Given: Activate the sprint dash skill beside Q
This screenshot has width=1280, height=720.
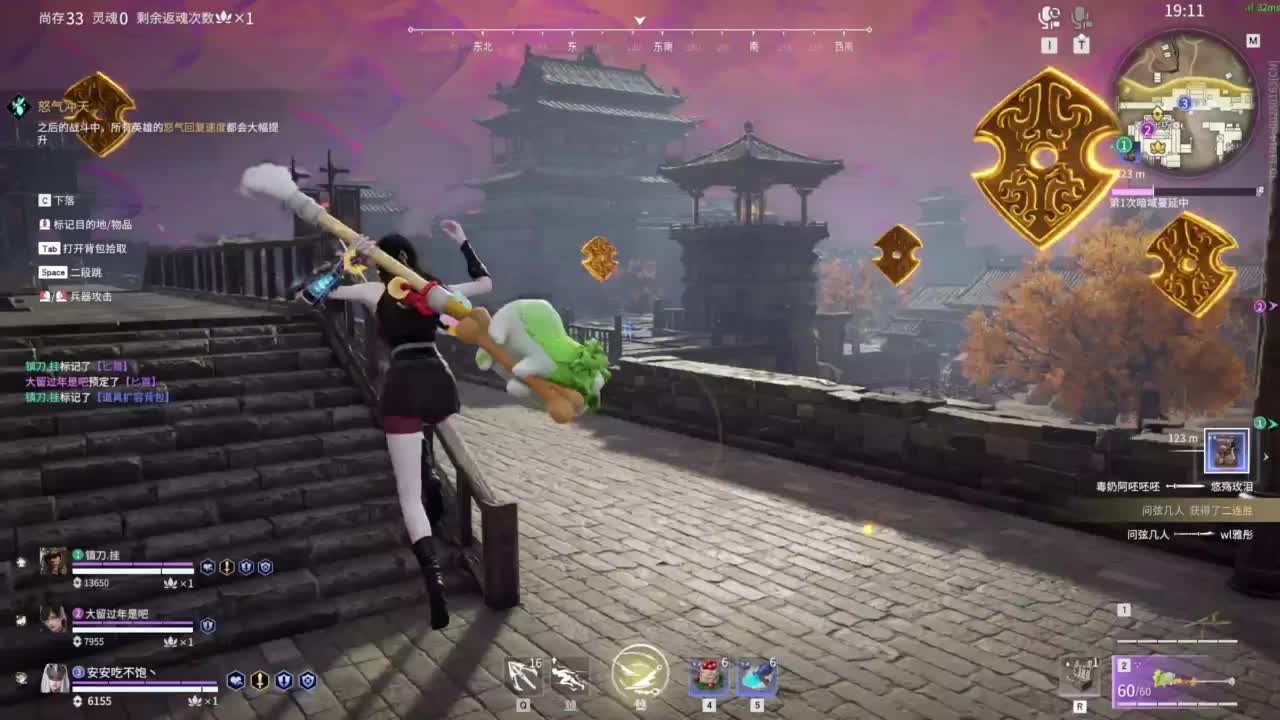Looking at the screenshot, I should pos(570,677).
